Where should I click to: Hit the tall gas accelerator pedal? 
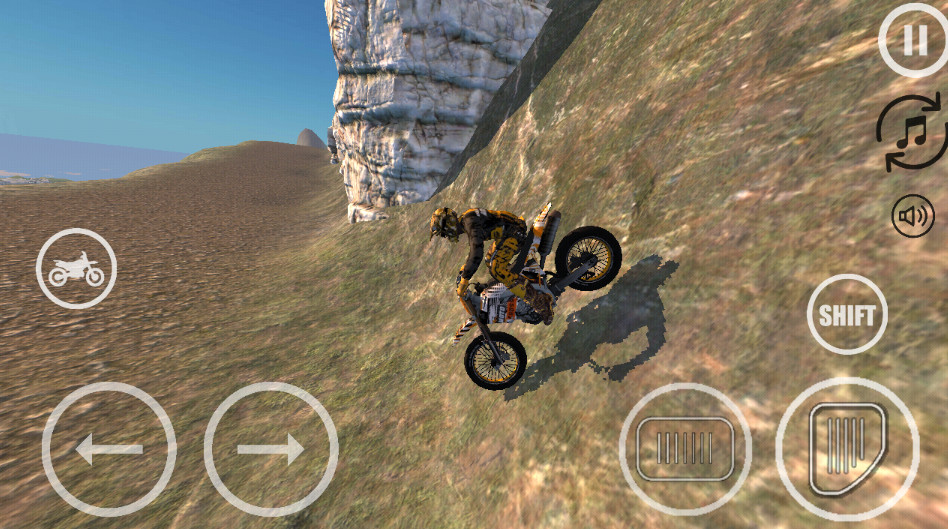[x=846, y=448]
